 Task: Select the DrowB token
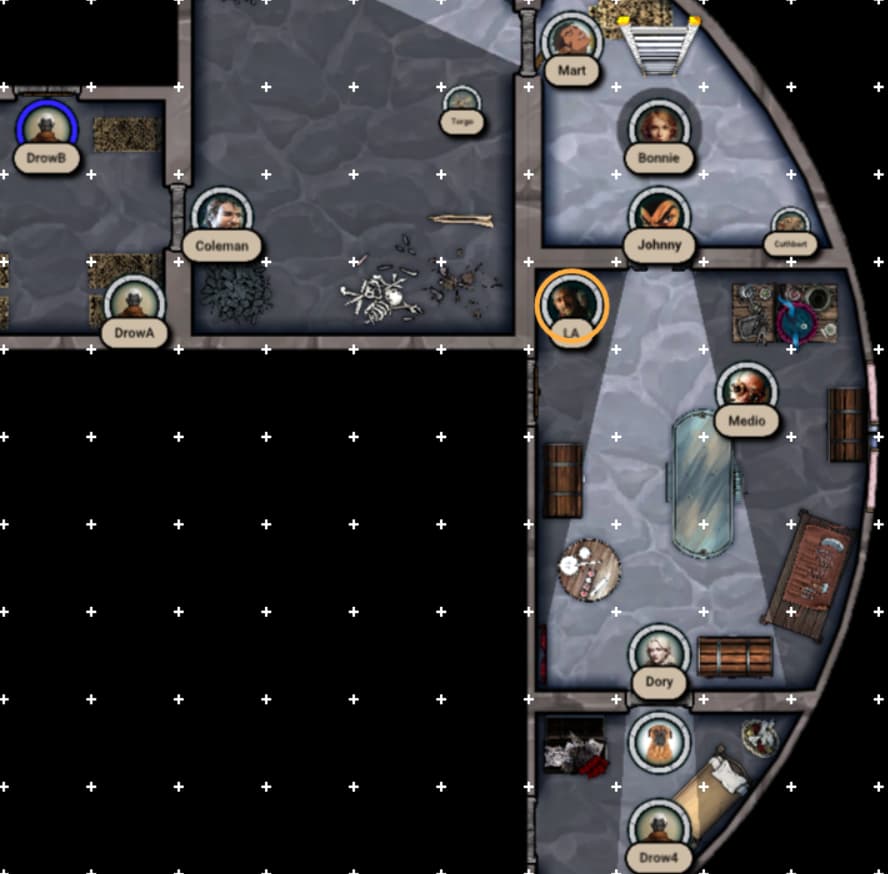tap(46, 128)
